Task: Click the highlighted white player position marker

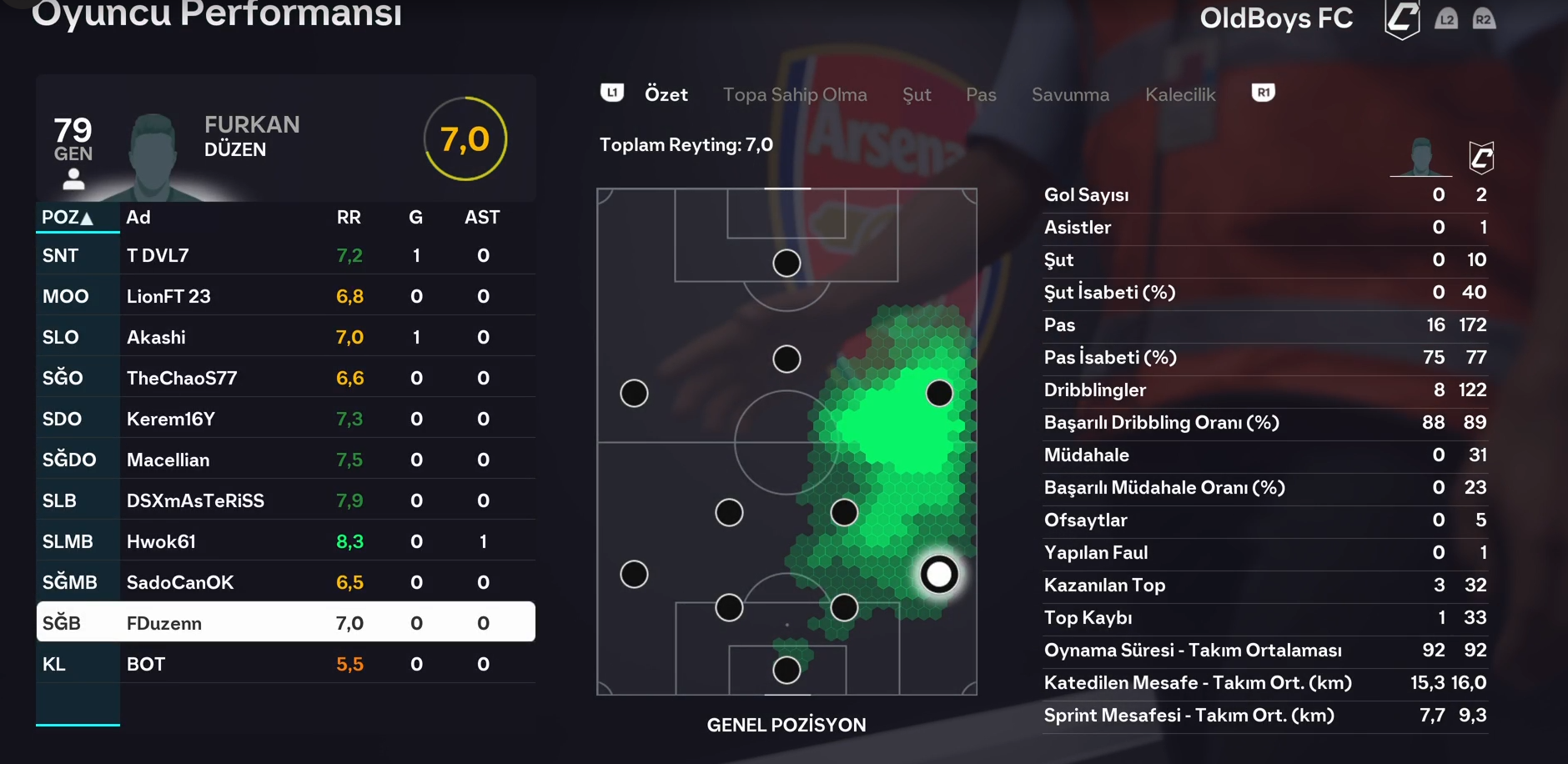Action: pos(939,574)
